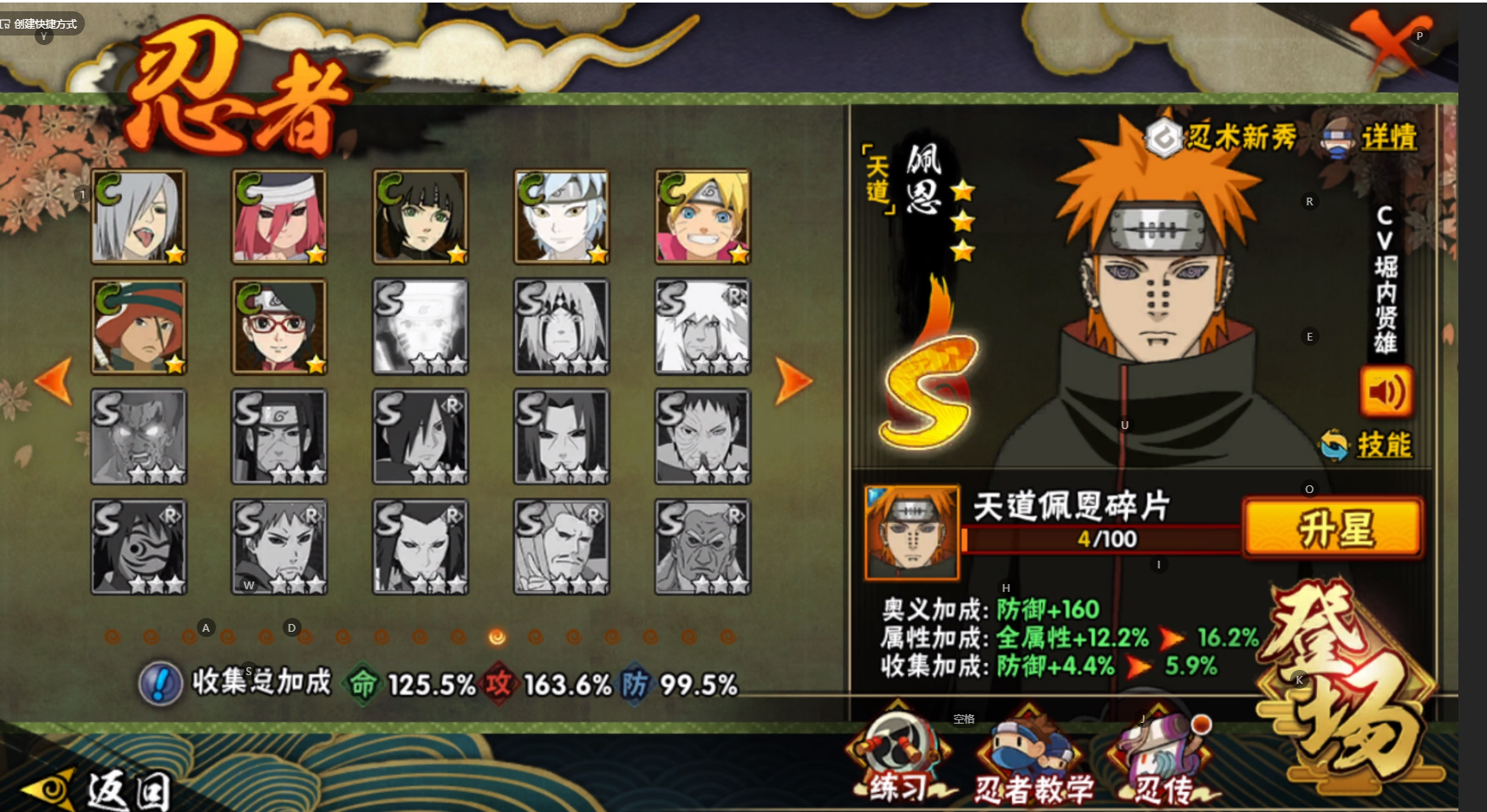Screen dimensions: 1487x812
Task: Go to the previous ninja page arrow
Action: click(x=54, y=380)
